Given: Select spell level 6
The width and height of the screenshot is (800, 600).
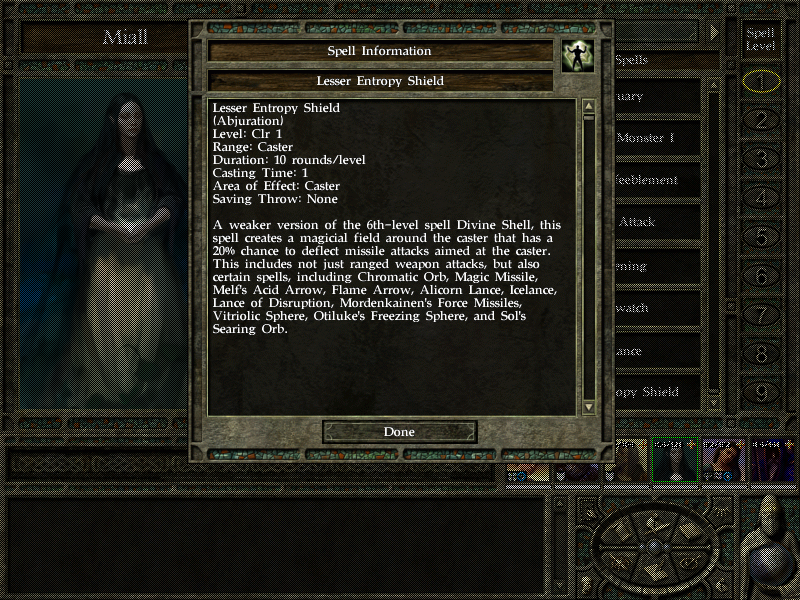Looking at the screenshot, I should [762, 276].
